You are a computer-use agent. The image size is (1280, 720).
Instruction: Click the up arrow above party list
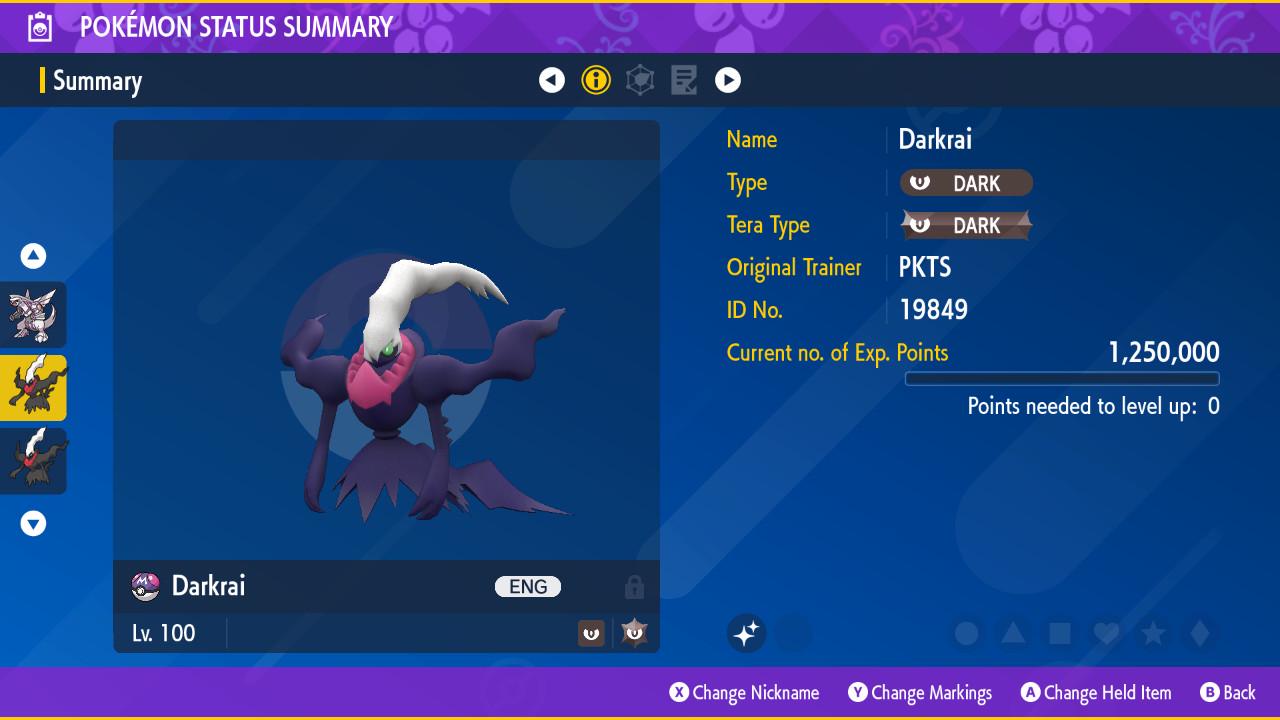33,256
